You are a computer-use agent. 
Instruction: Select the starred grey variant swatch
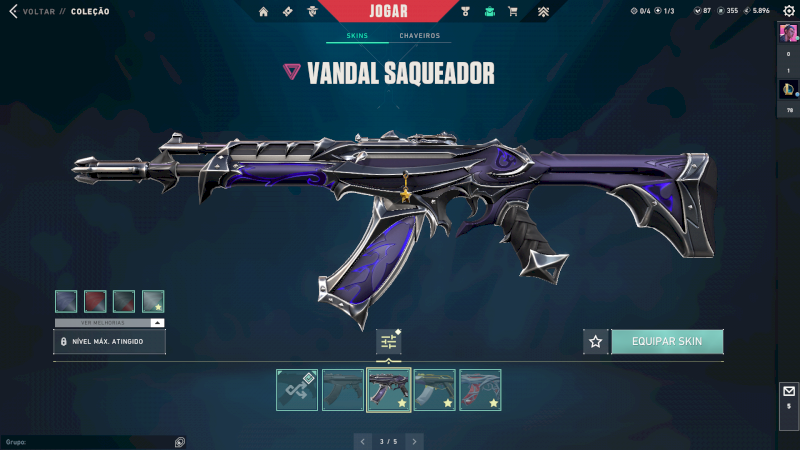coord(153,301)
